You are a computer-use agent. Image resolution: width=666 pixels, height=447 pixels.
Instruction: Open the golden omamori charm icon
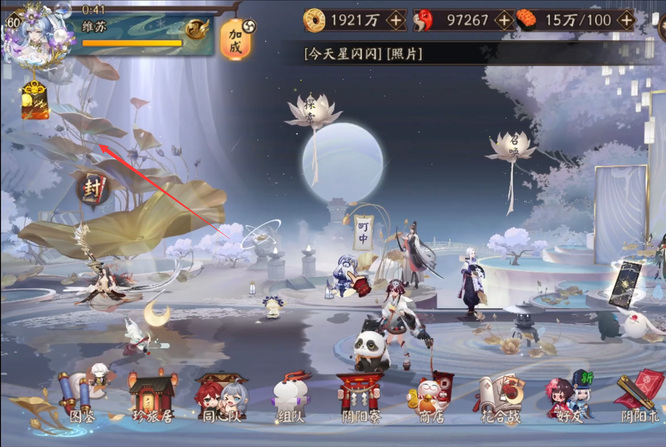(x=35, y=101)
